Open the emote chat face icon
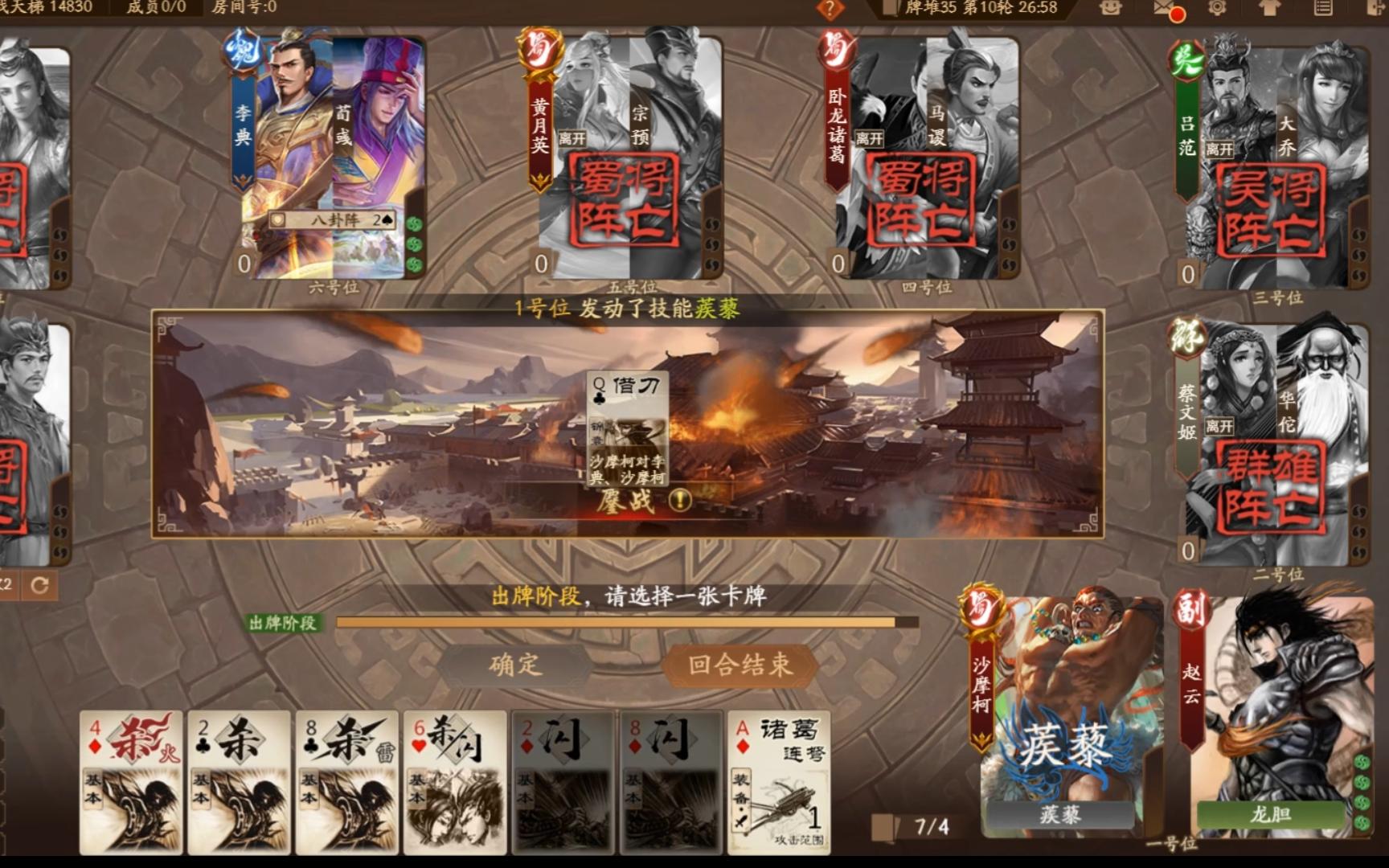Image resolution: width=1389 pixels, height=868 pixels. pyautogui.click(x=1112, y=6)
